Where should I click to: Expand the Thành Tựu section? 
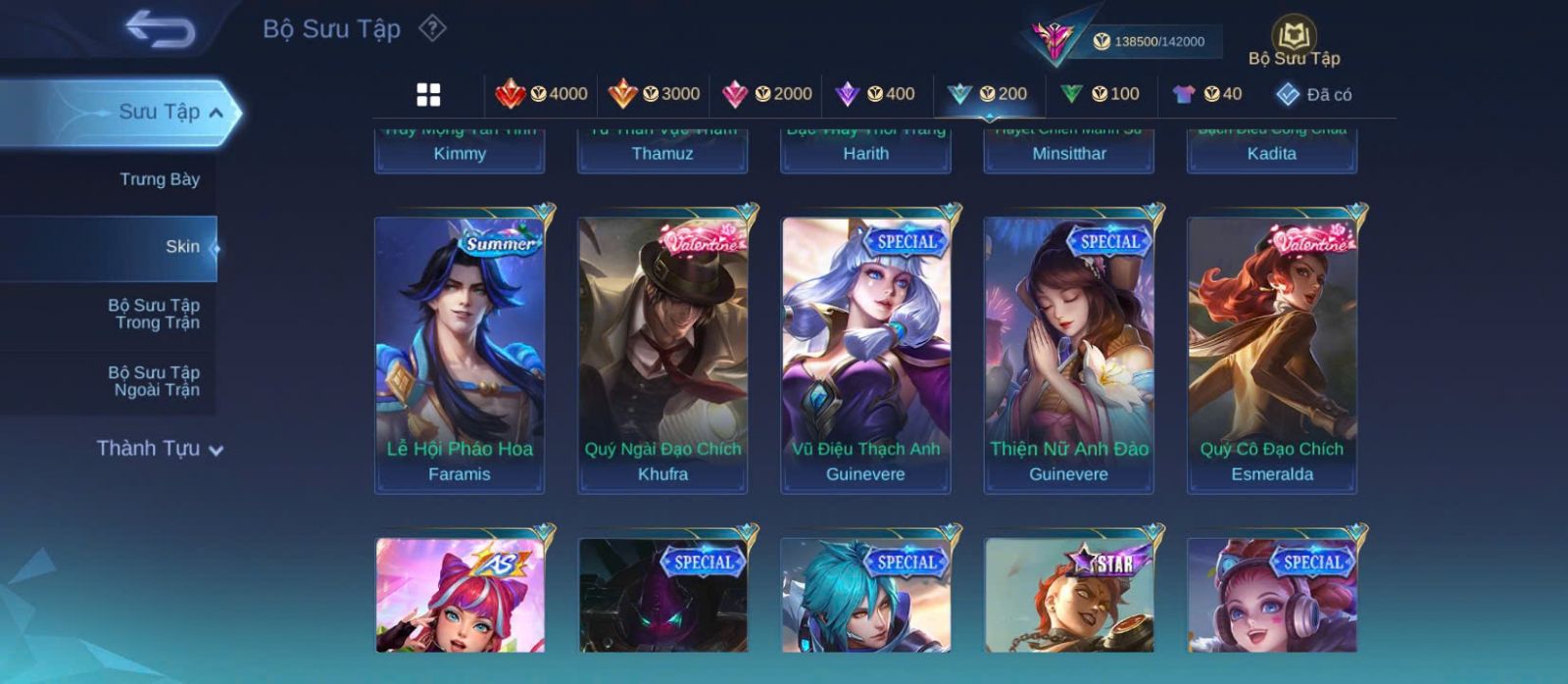click(160, 449)
